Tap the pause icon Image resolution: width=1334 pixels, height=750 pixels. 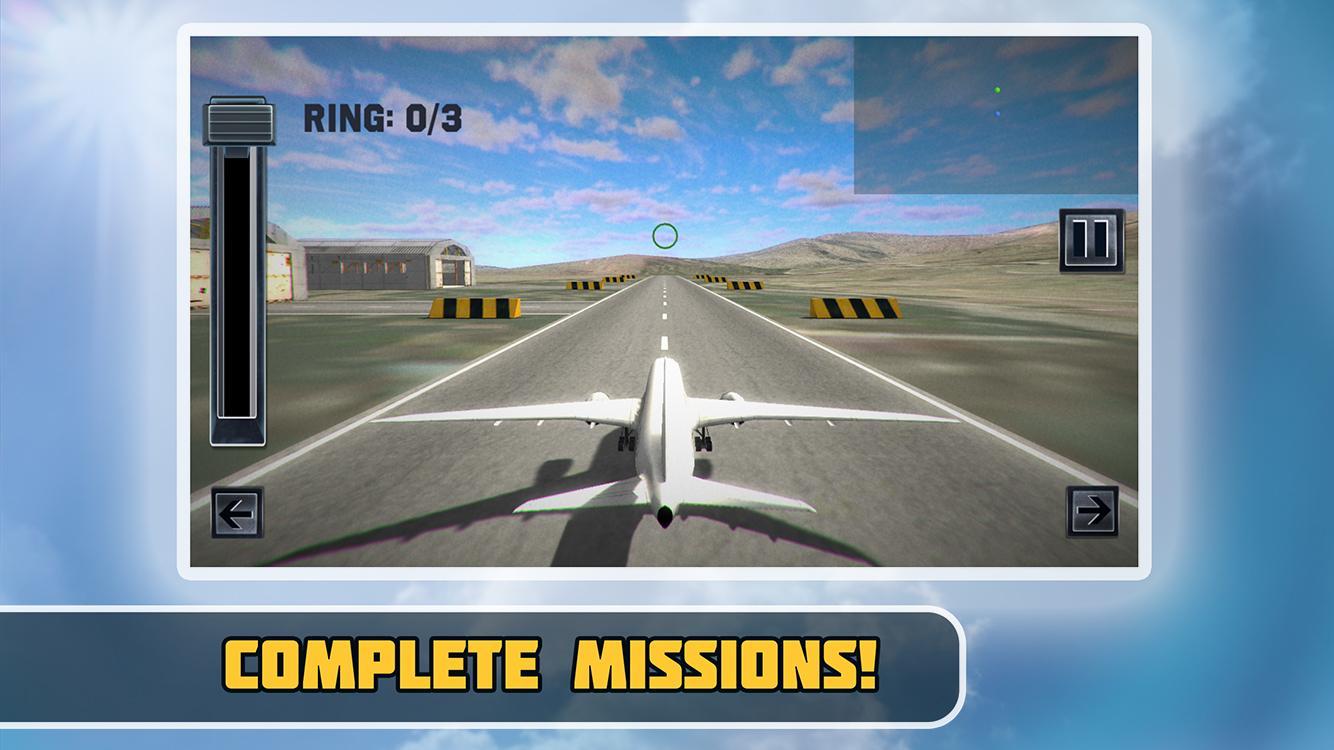pyautogui.click(x=1090, y=238)
